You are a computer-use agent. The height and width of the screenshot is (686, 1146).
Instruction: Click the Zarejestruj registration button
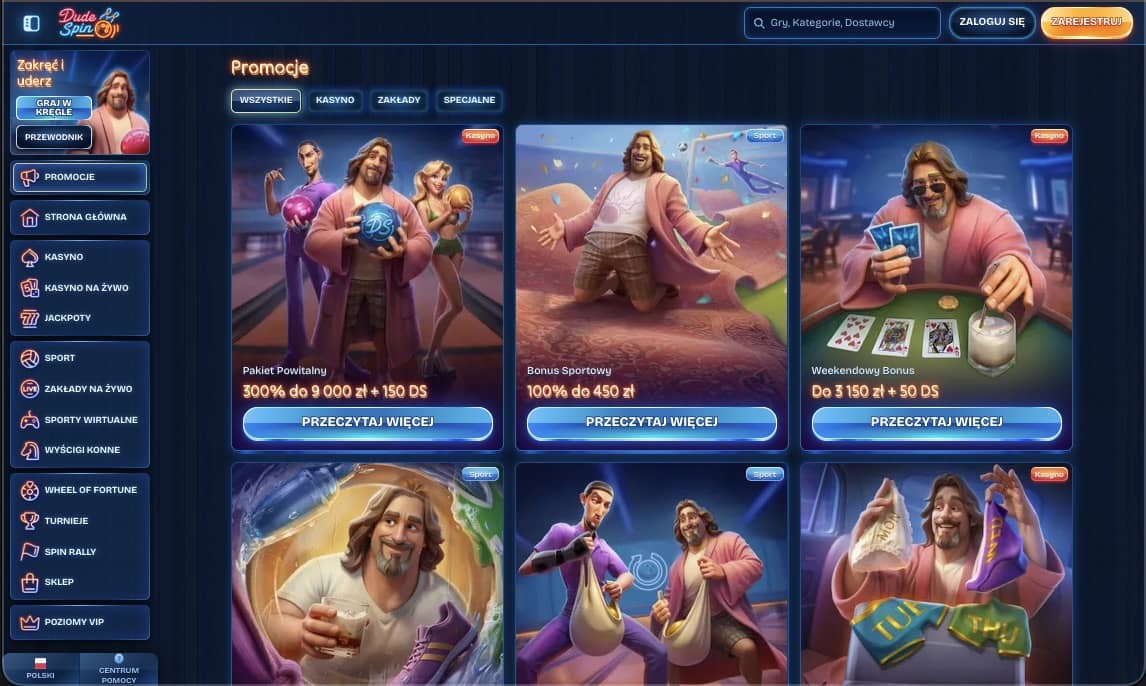(1086, 22)
